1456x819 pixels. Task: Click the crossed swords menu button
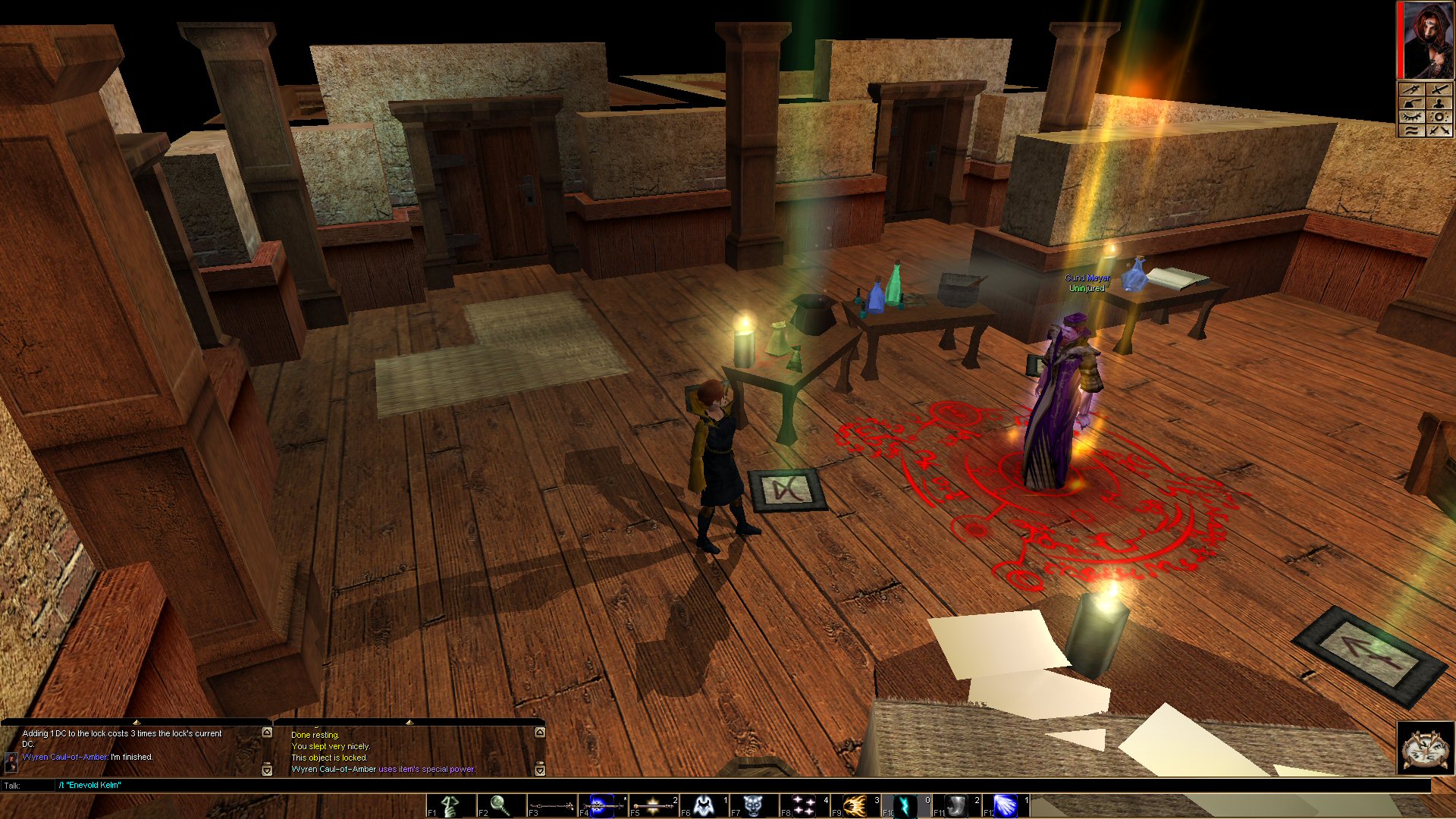pos(1440,130)
